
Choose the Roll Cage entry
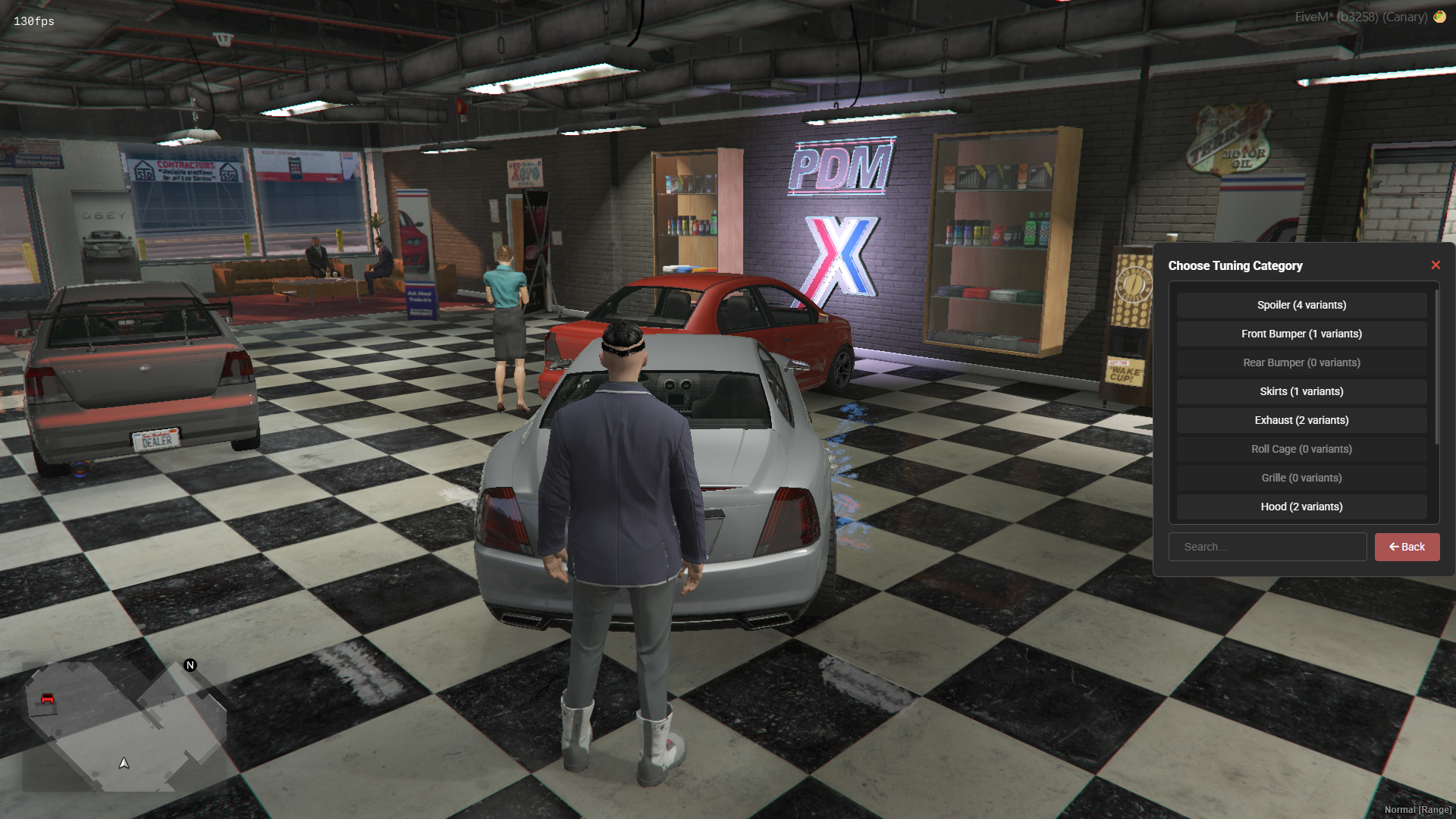[x=1301, y=449]
